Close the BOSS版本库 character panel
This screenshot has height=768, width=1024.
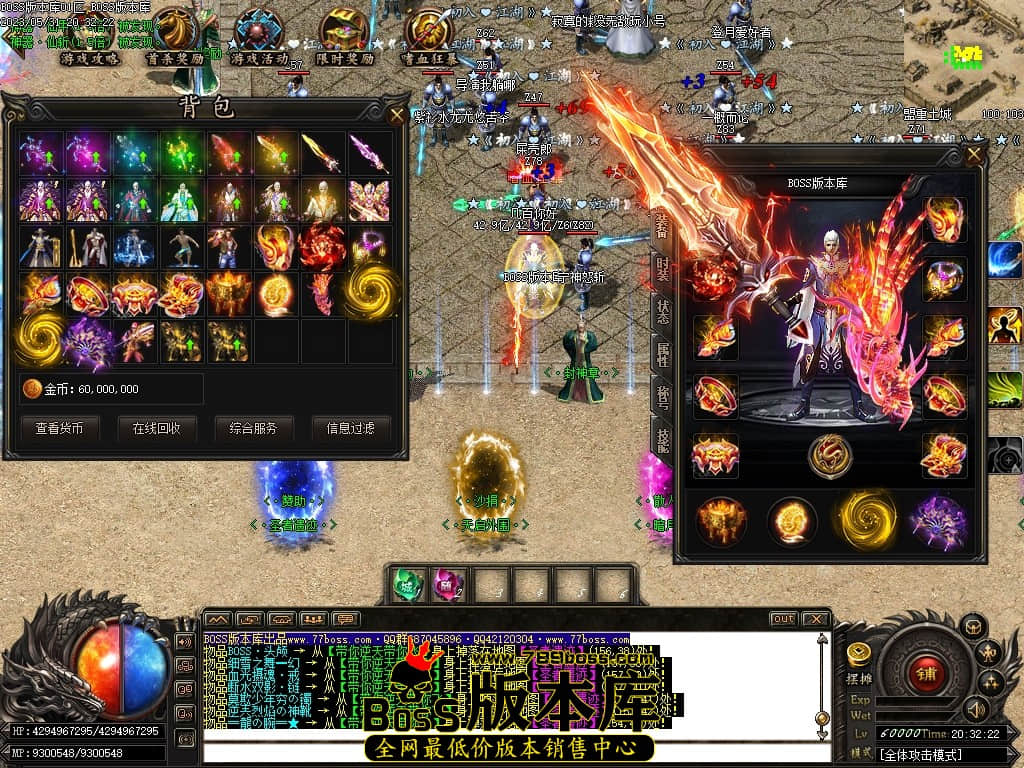(974, 155)
